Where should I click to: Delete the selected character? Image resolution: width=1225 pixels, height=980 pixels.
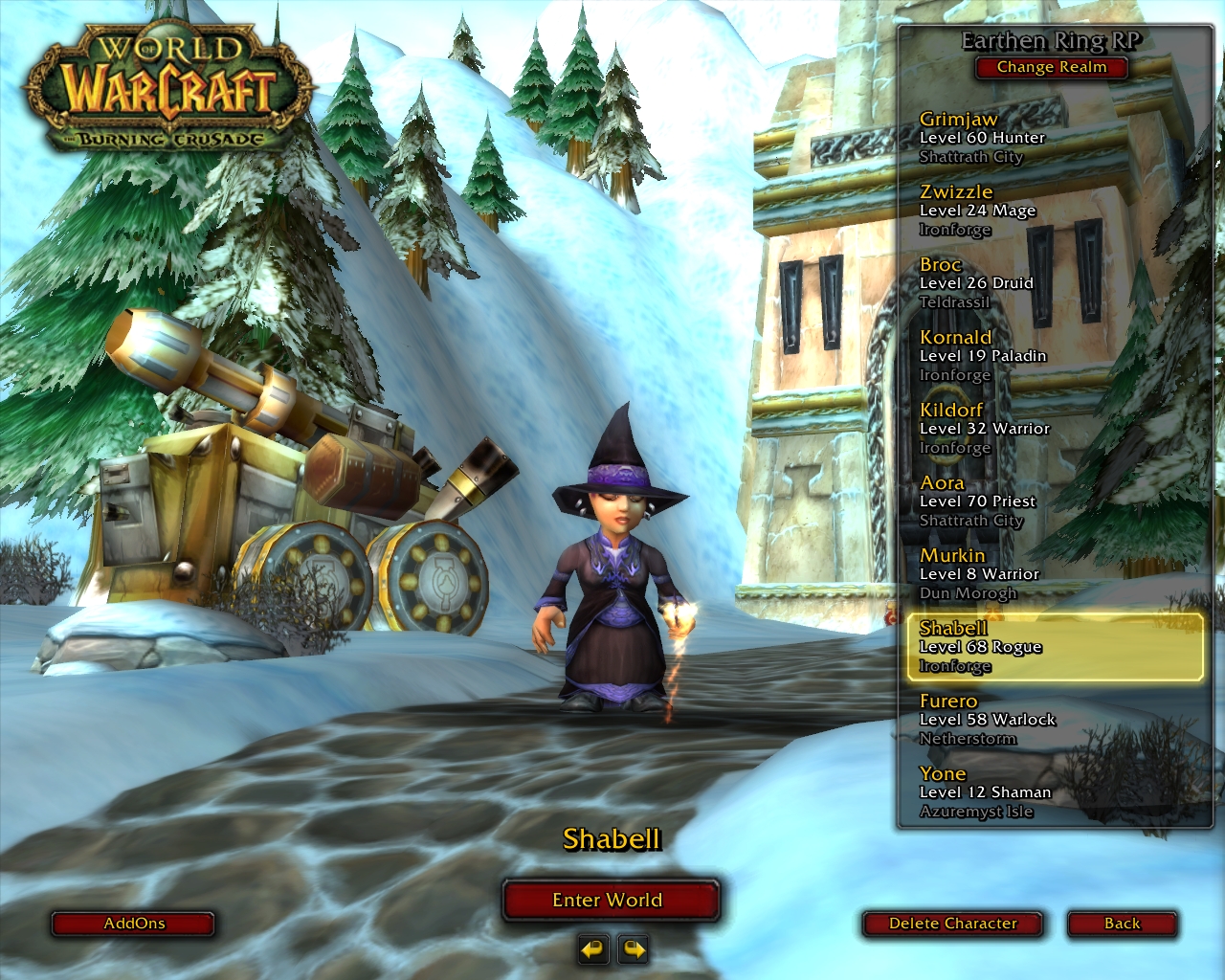(x=952, y=924)
